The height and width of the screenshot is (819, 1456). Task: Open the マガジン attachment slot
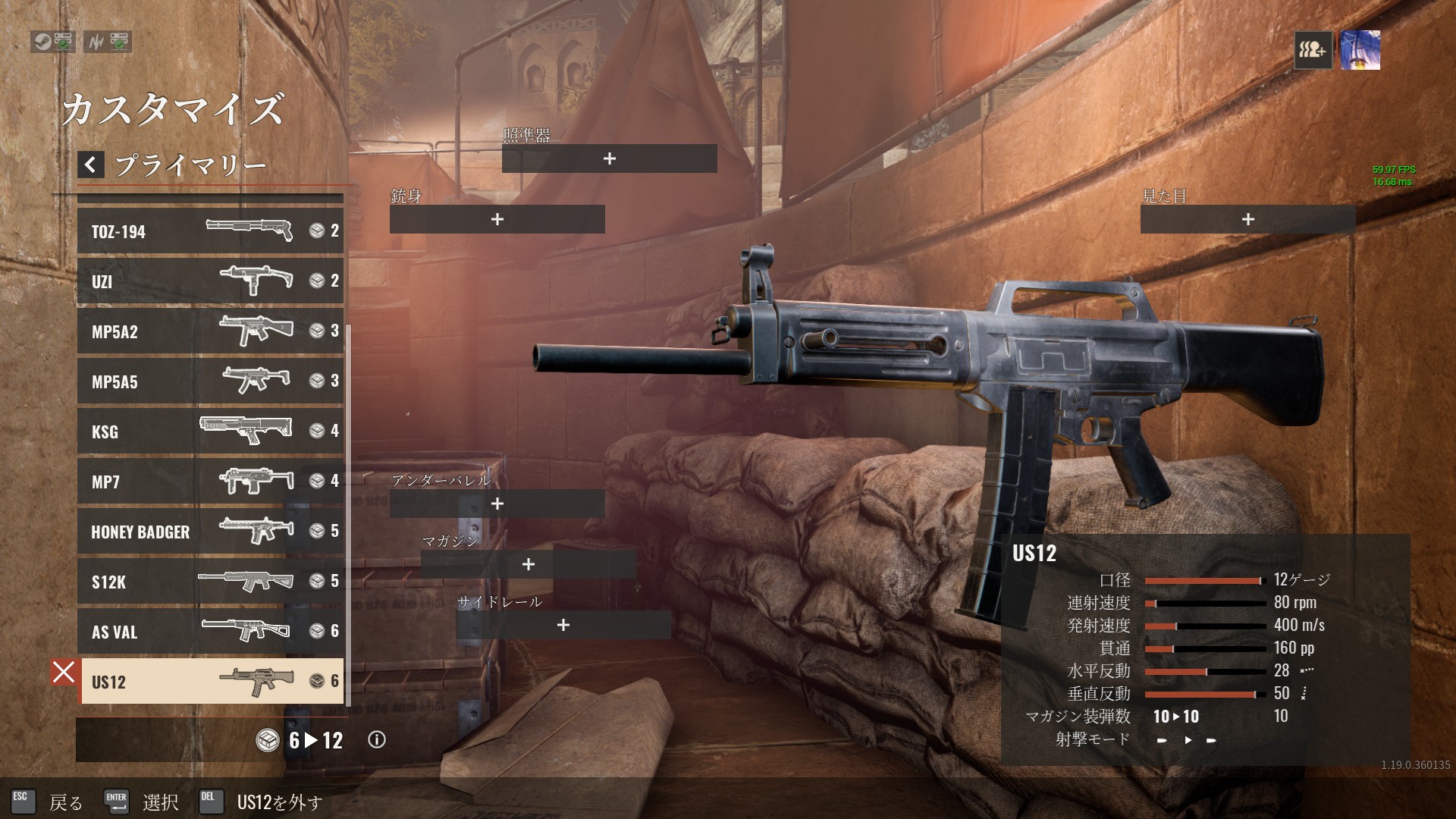(x=528, y=564)
